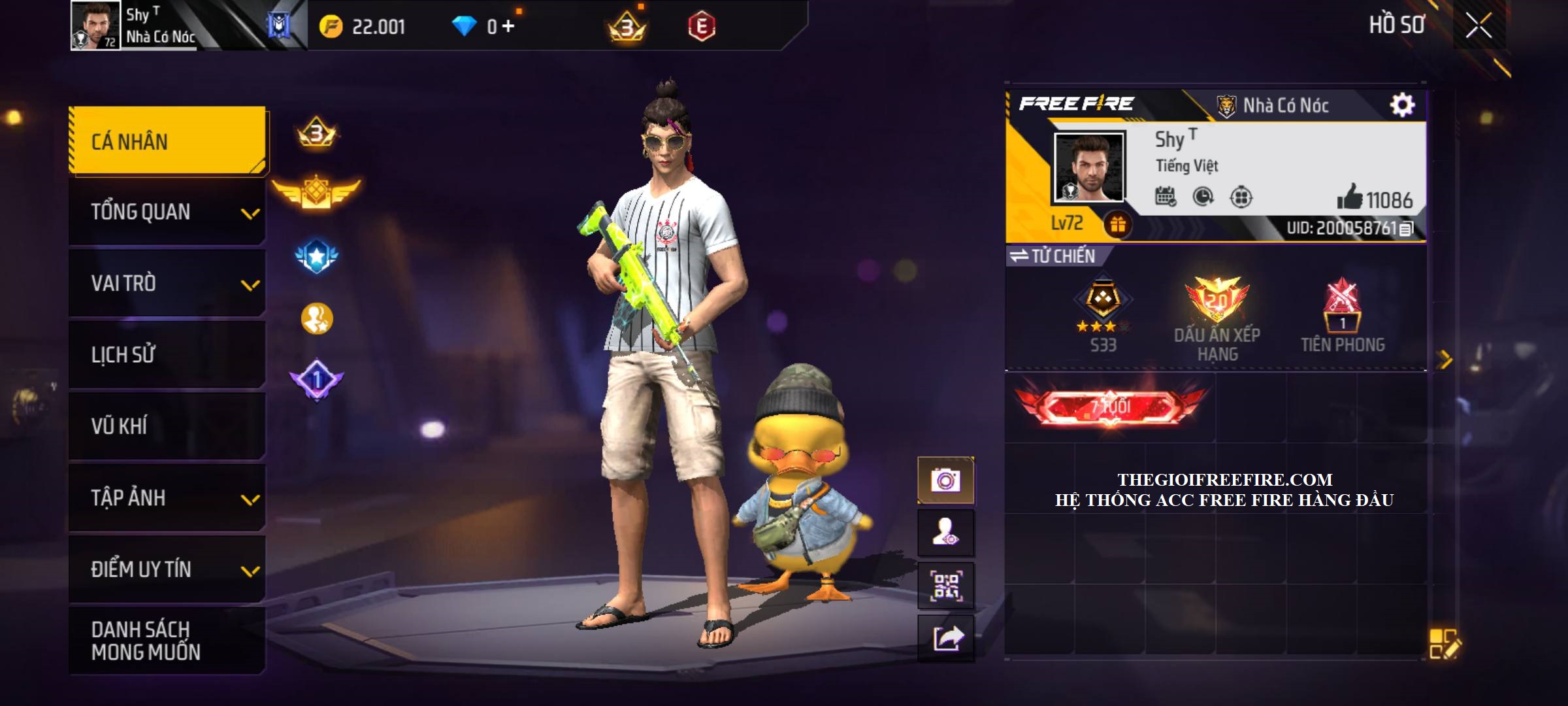Add diamonds with the plus button
The image size is (1568, 706).
[508, 27]
